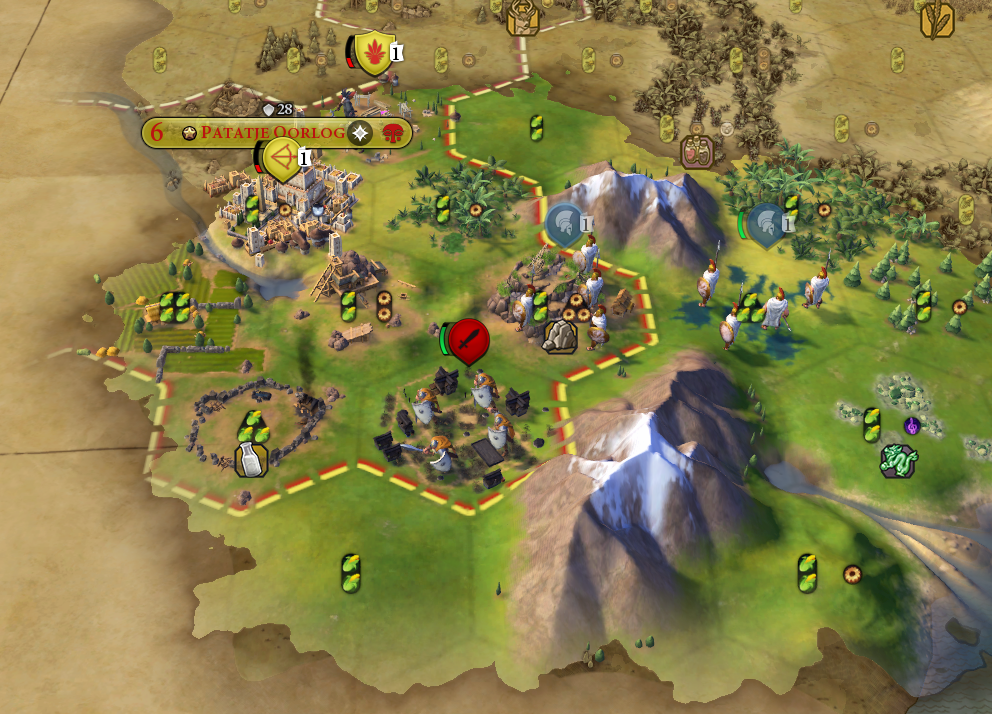This screenshot has height=714, width=992.
Task: Click the red production icon on city banner
Action: coord(392,133)
